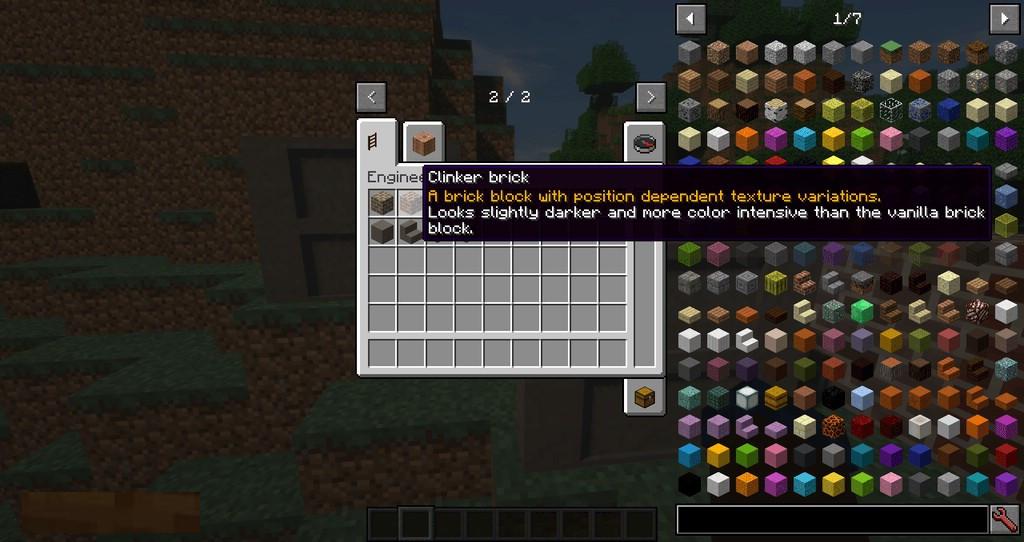Image resolution: width=1024 pixels, height=542 pixels.
Task: Open the chest survival inventory tab
Action: pos(645,396)
